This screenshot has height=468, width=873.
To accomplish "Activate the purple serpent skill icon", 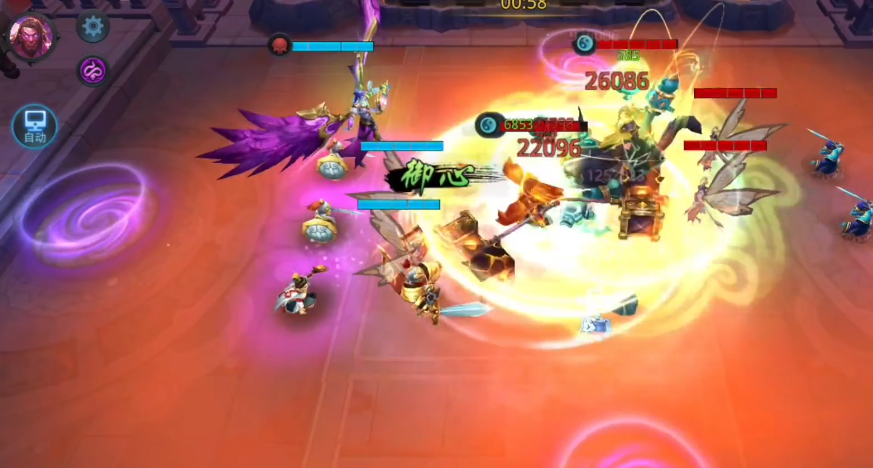I will pos(93,70).
